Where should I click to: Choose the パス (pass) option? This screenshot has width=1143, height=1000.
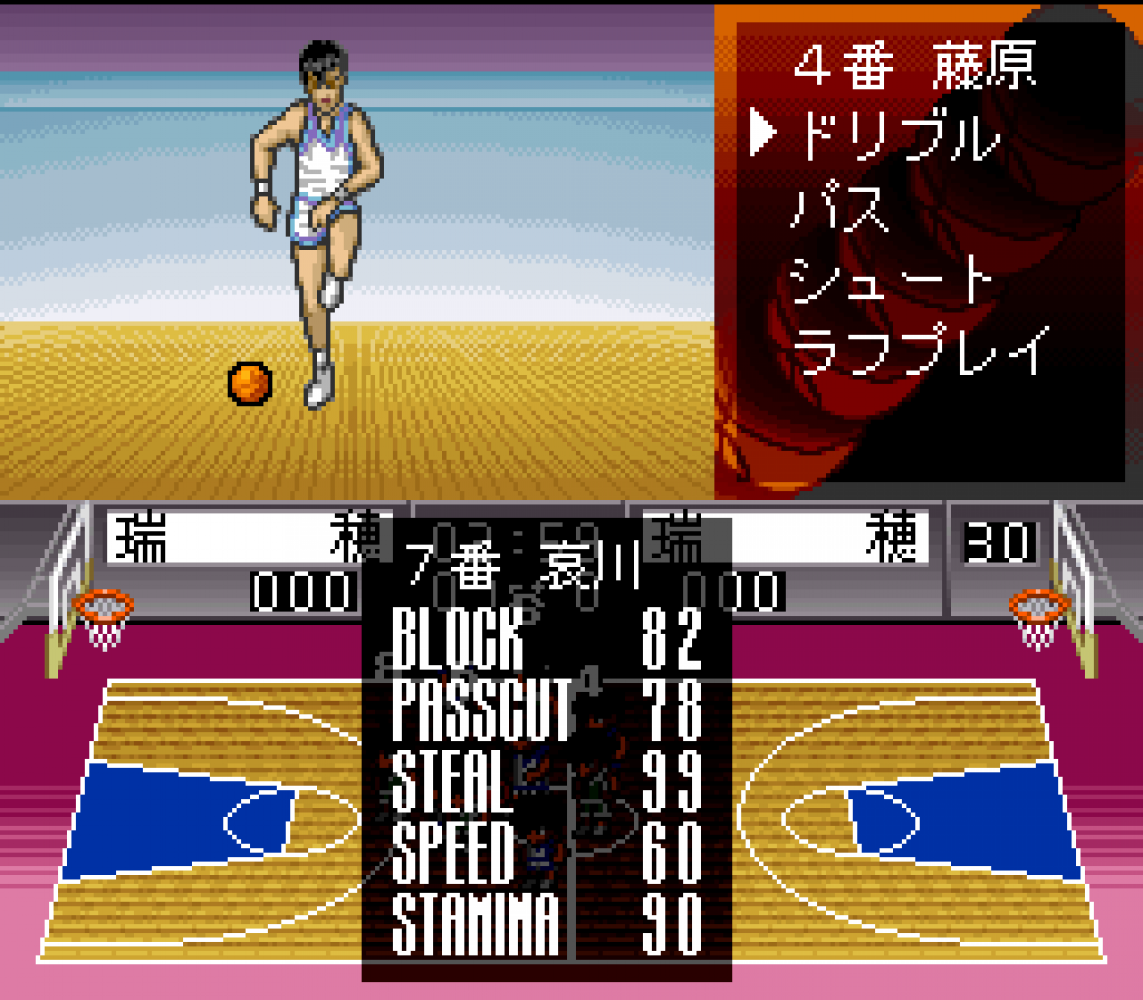[x=840, y=210]
